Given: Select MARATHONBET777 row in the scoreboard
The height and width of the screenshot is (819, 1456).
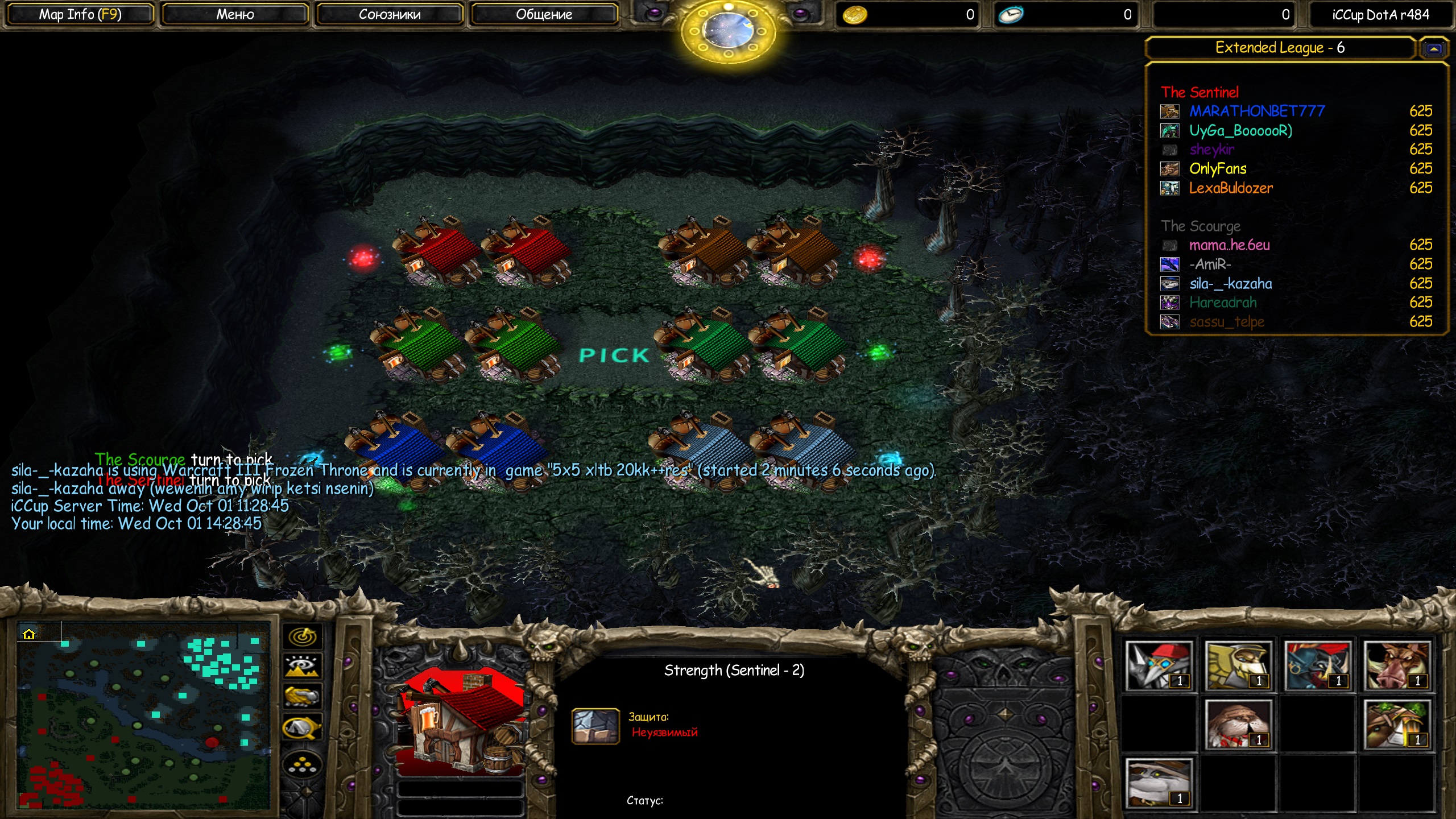Looking at the screenshot, I should point(1256,111).
